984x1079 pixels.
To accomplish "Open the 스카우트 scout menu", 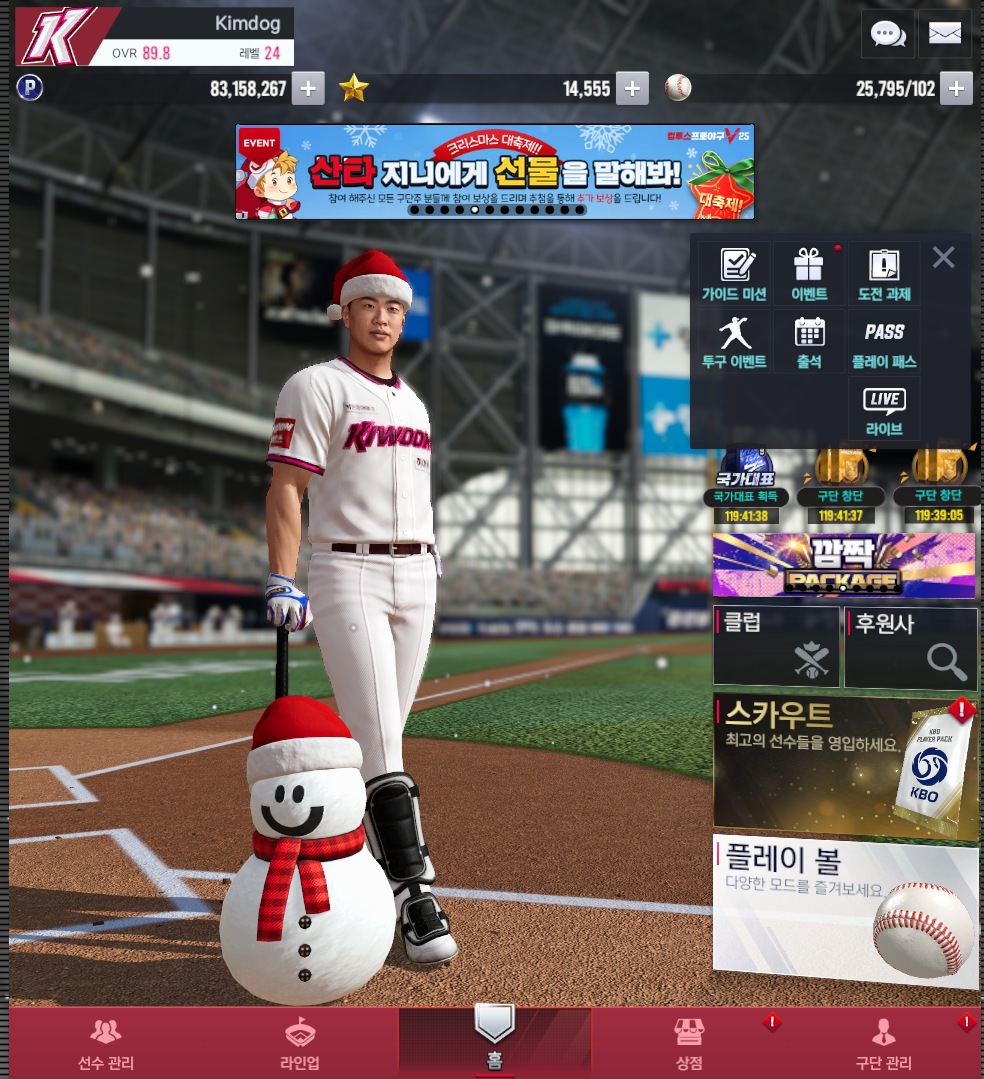I will tap(845, 766).
